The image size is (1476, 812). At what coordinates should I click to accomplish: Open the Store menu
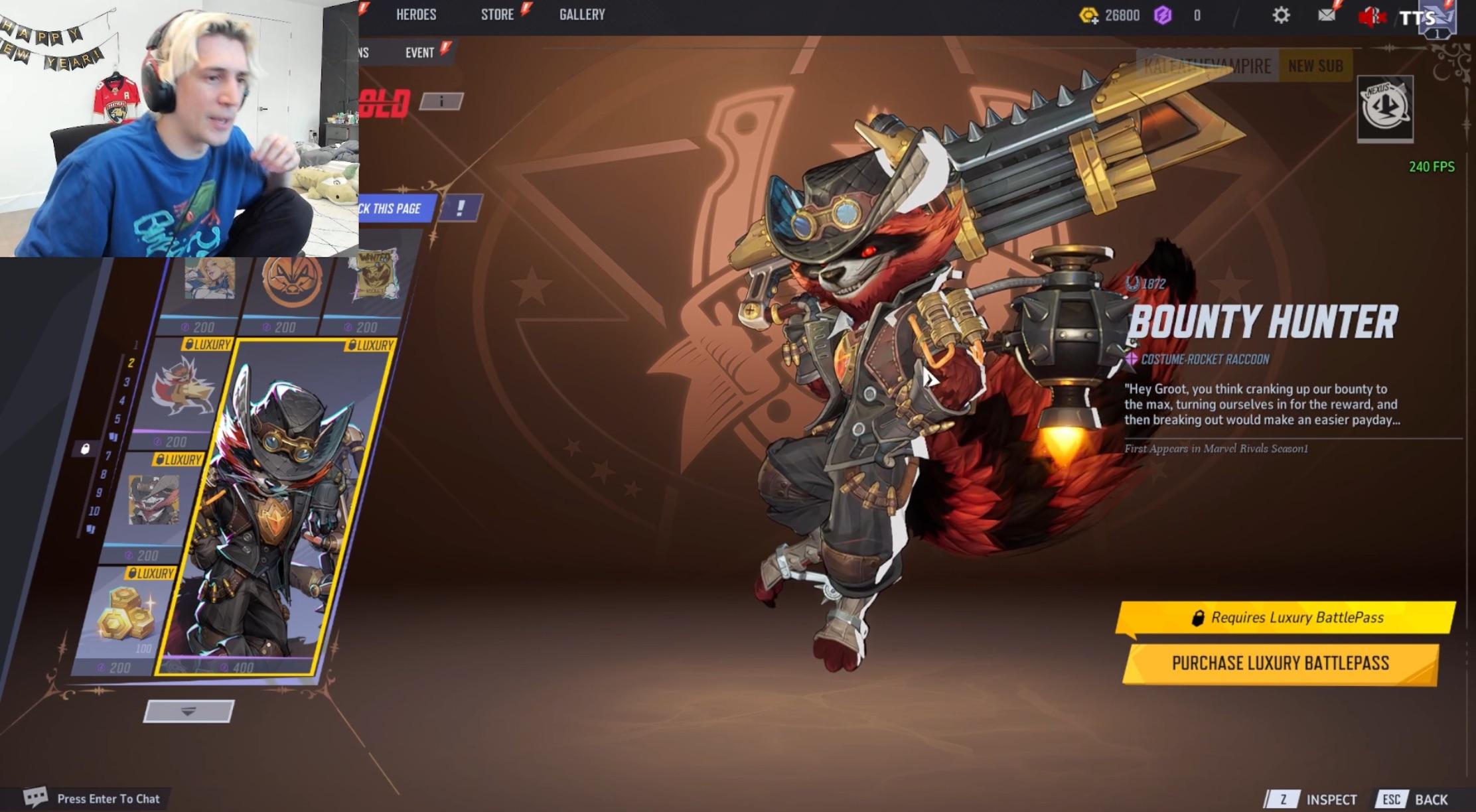coord(497,15)
